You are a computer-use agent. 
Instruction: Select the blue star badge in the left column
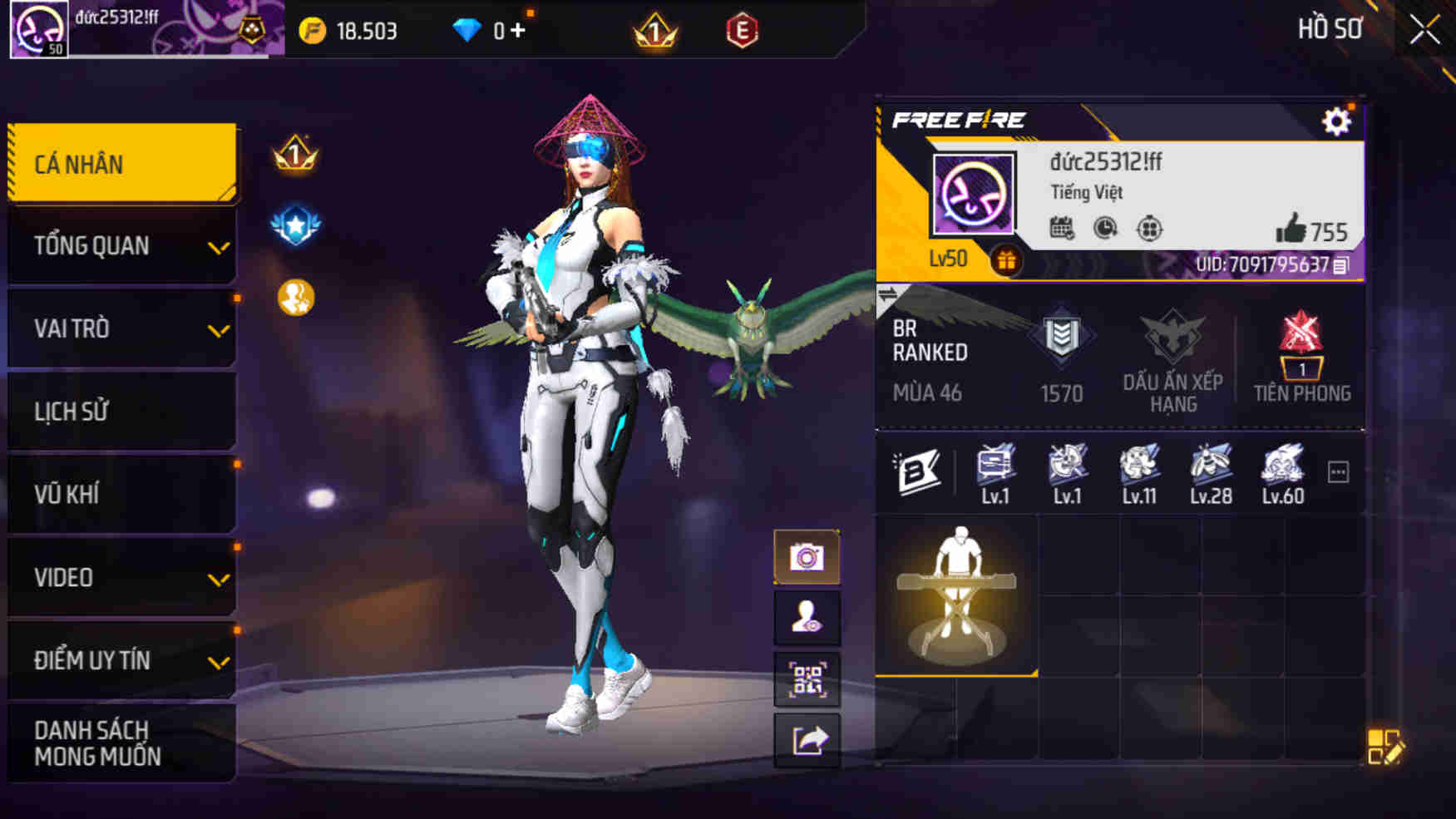pos(293,223)
